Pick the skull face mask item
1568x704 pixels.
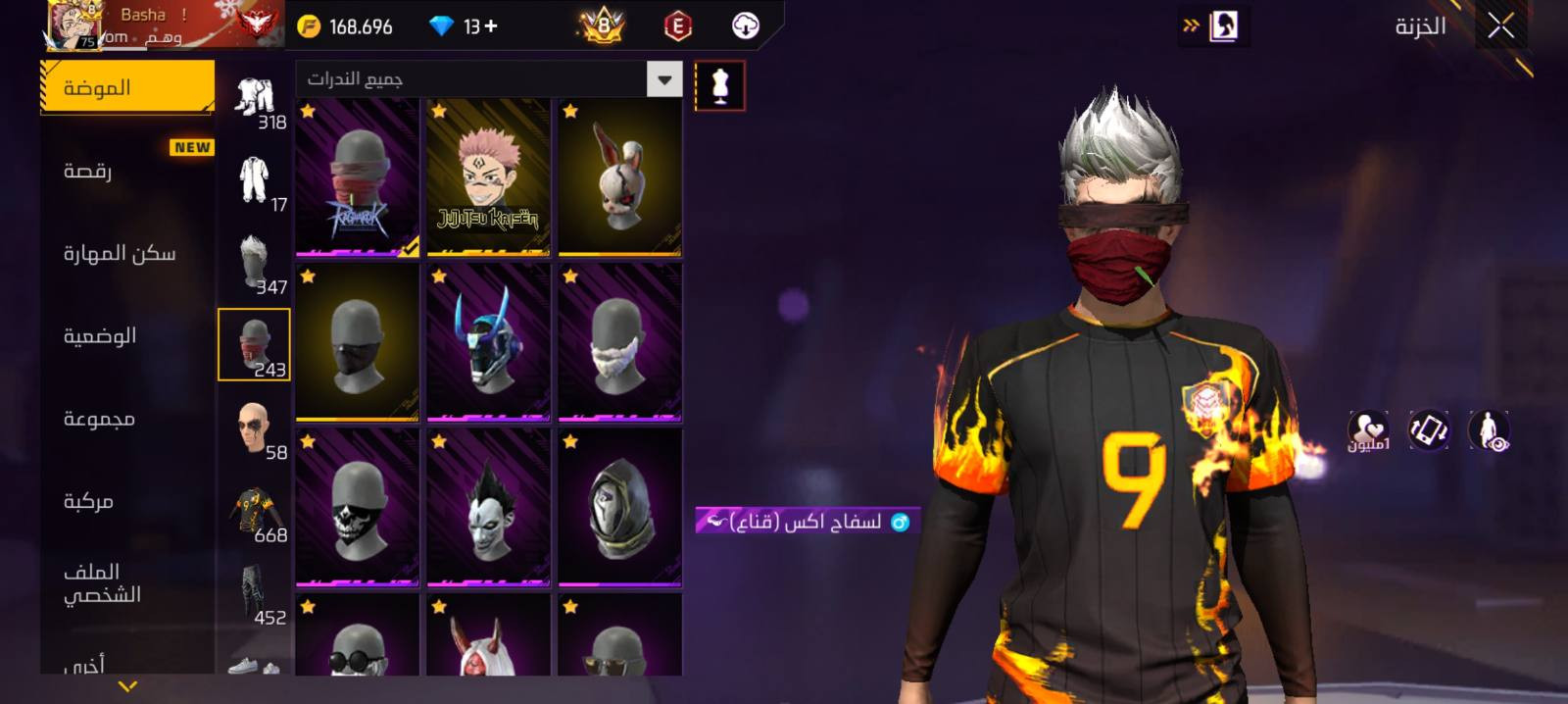pyautogui.click(x=358, y=508)
